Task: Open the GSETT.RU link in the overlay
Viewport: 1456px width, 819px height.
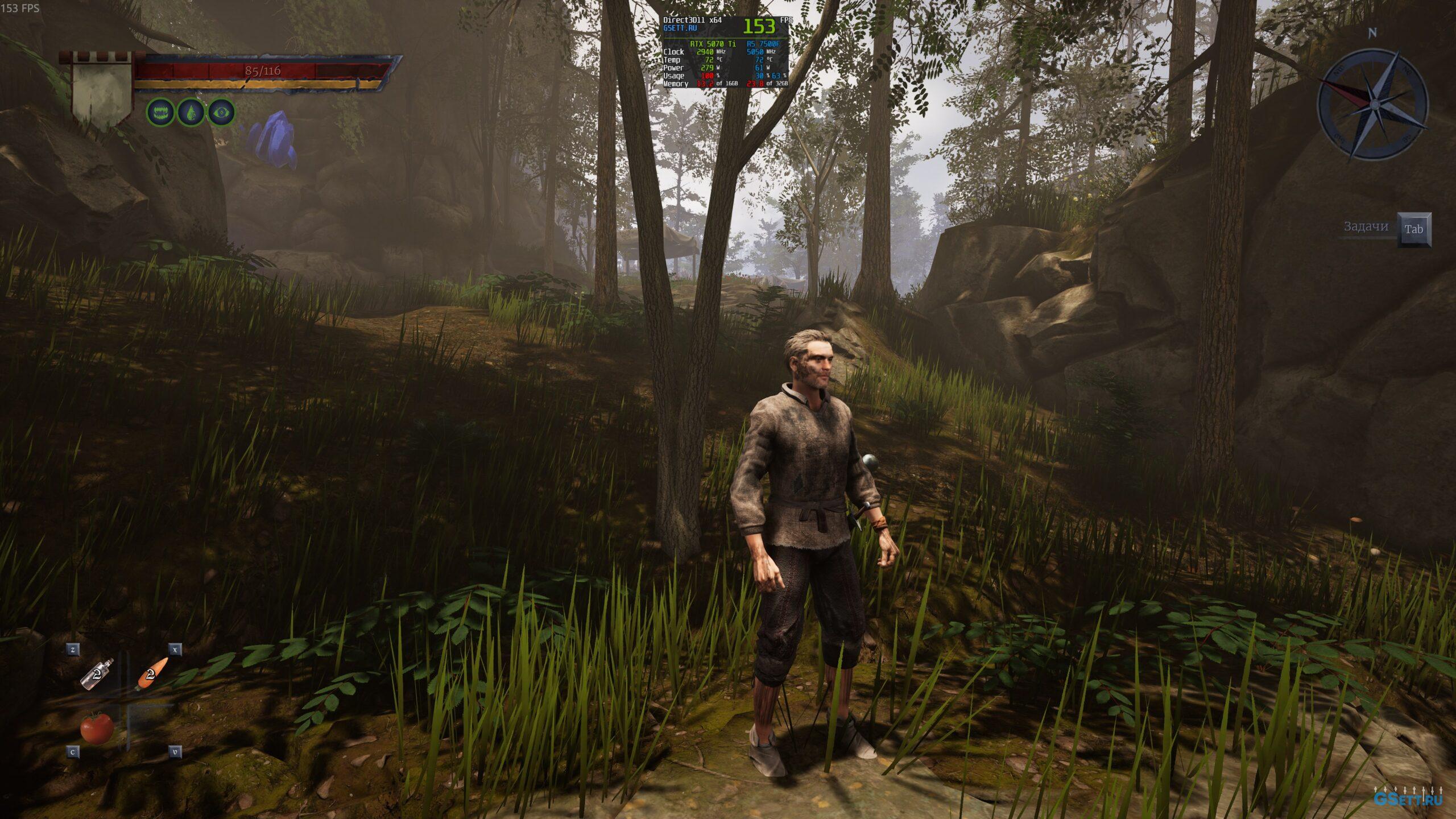Action: pos(680,28)
